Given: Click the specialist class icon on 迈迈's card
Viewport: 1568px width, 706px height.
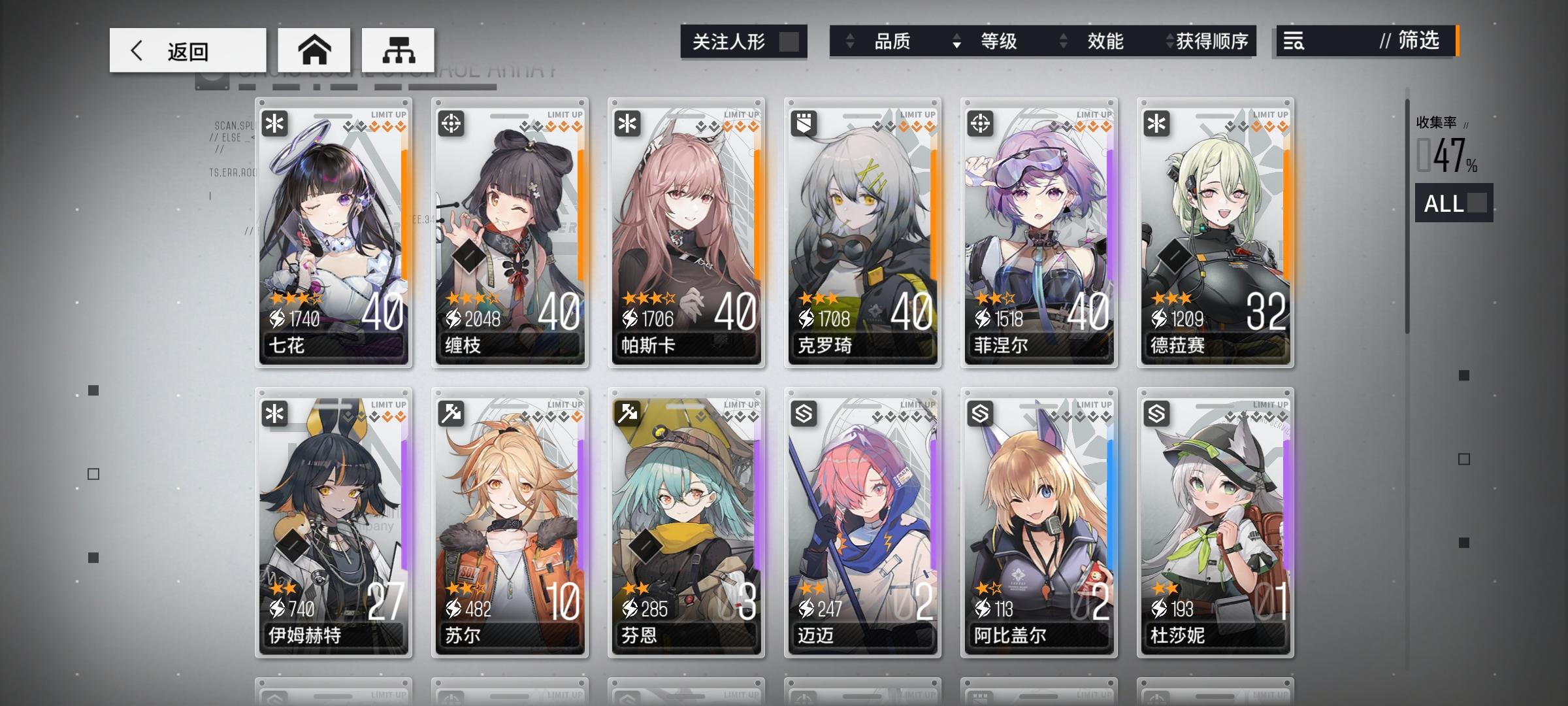Looking at the screenshot, I should (802, 413).
